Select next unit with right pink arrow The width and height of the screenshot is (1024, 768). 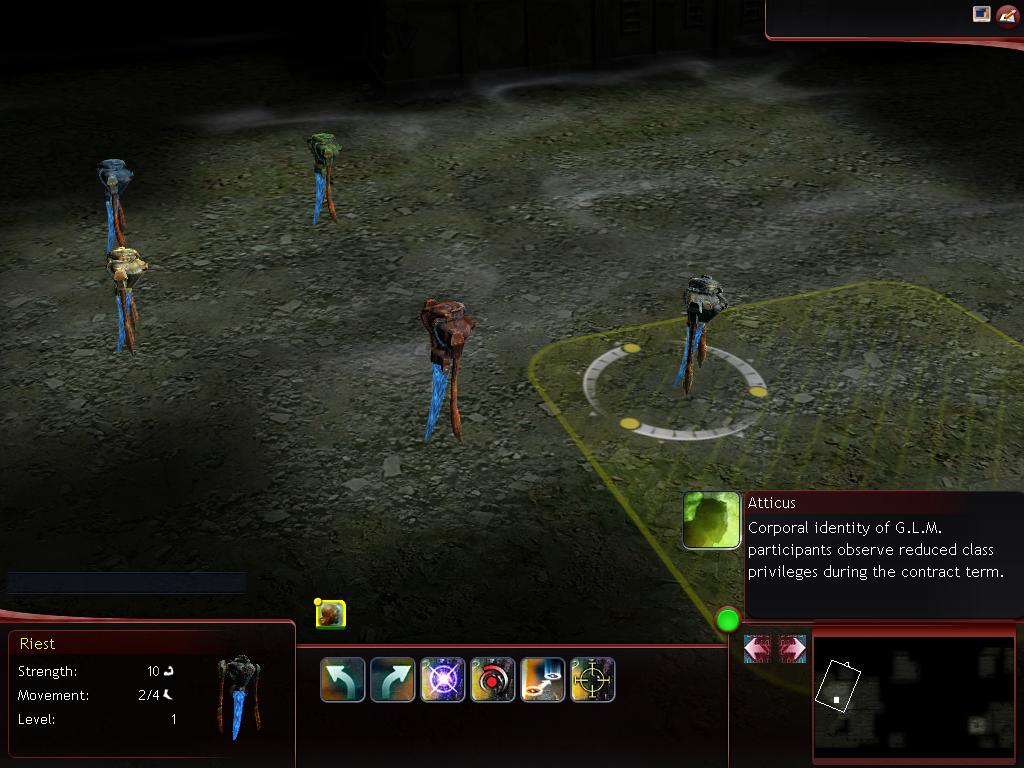coord(792,649)
